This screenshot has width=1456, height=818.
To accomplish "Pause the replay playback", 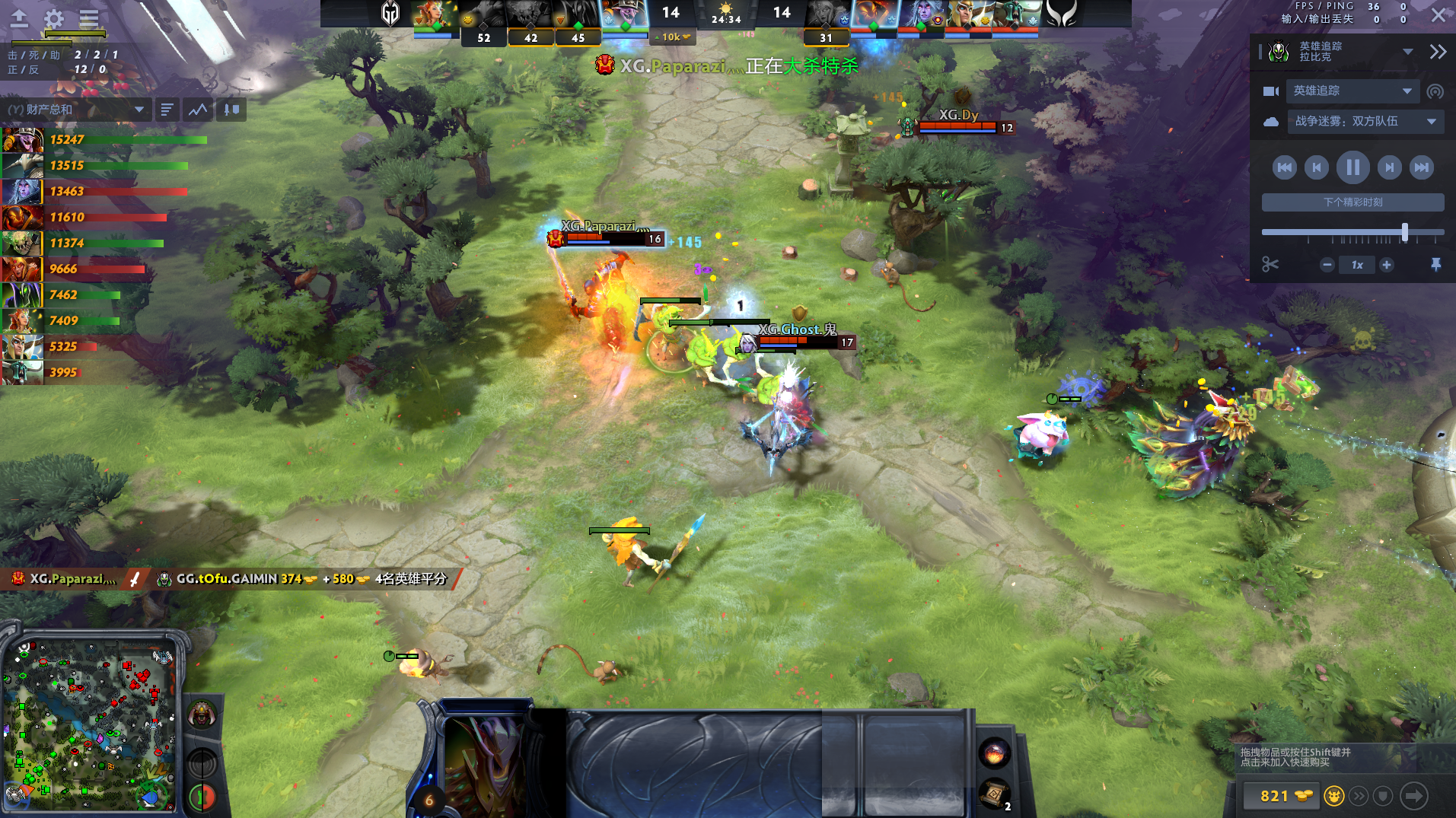I will click(x=1352, y=167).
